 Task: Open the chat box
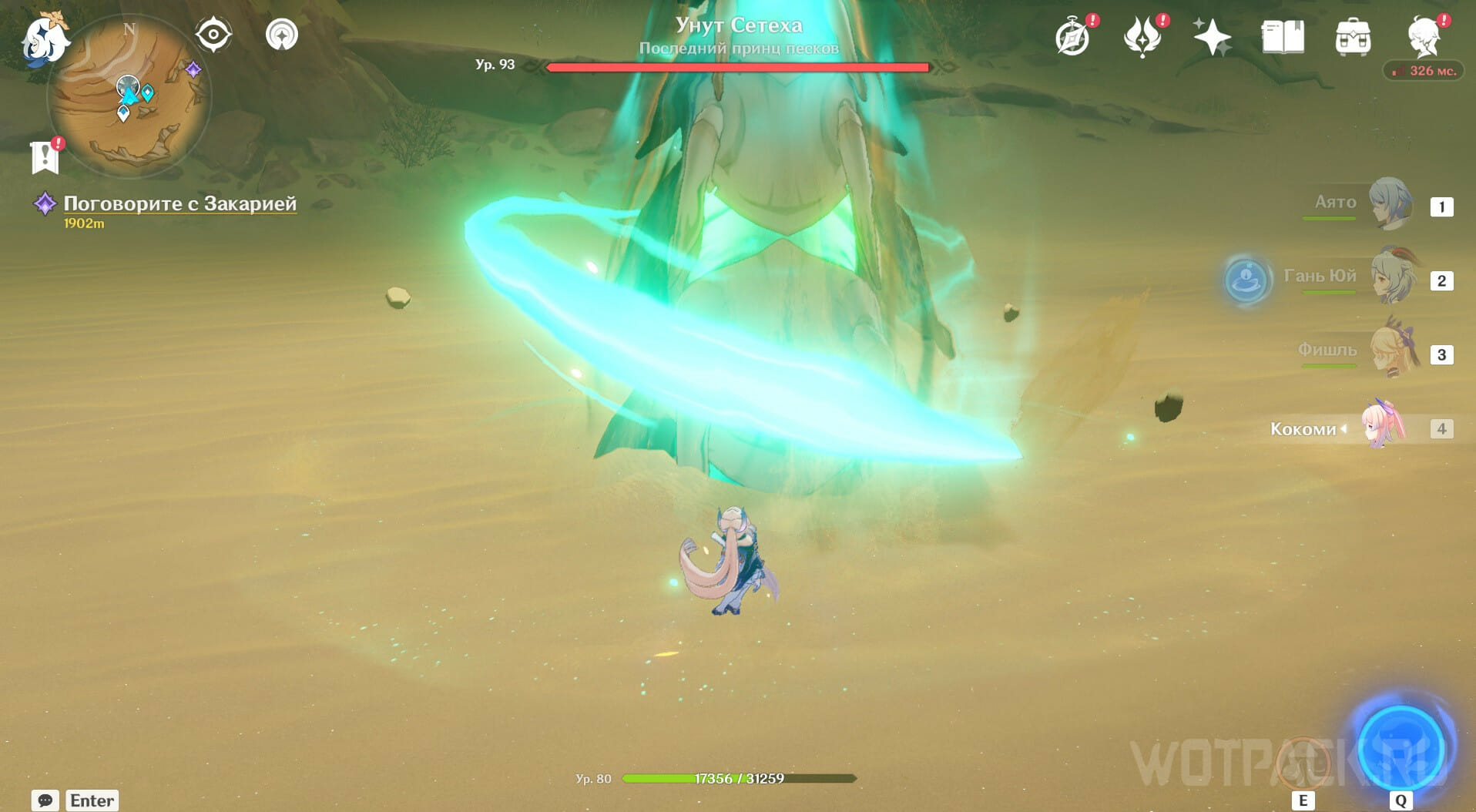pos(45,800)
